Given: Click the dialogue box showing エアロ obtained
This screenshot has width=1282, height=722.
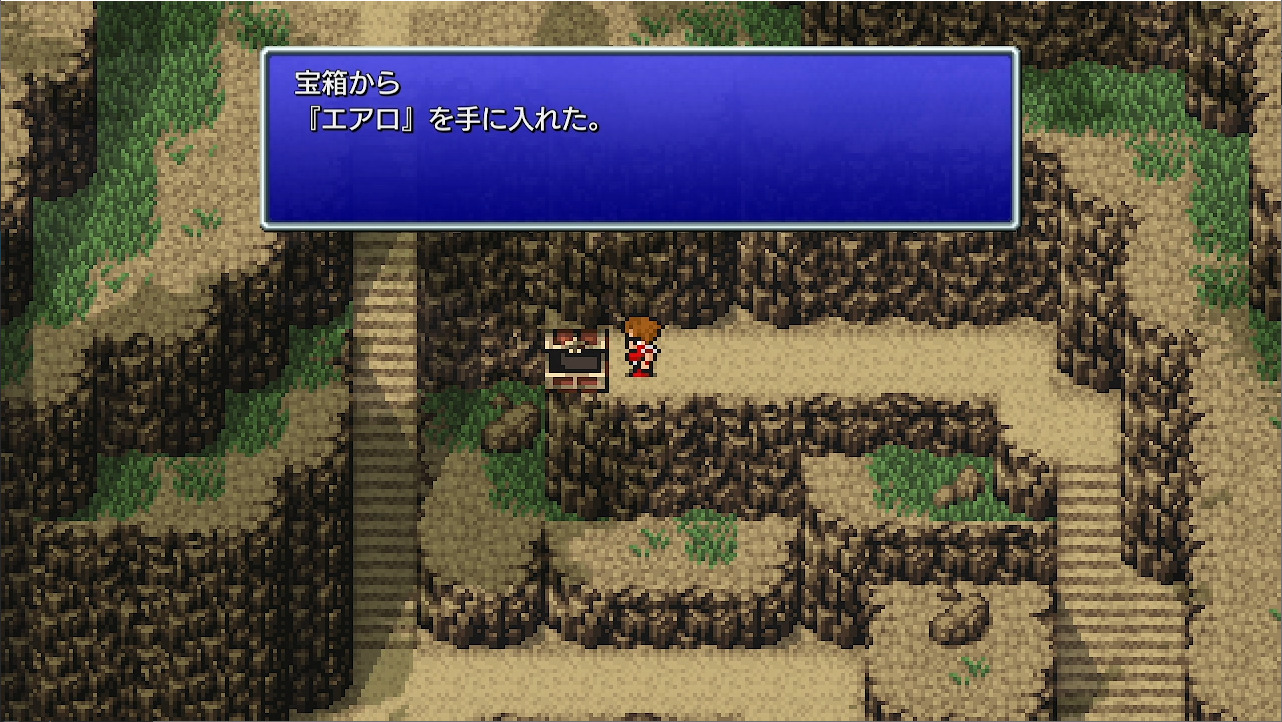Looking at the screenshot, I should 640,140.
